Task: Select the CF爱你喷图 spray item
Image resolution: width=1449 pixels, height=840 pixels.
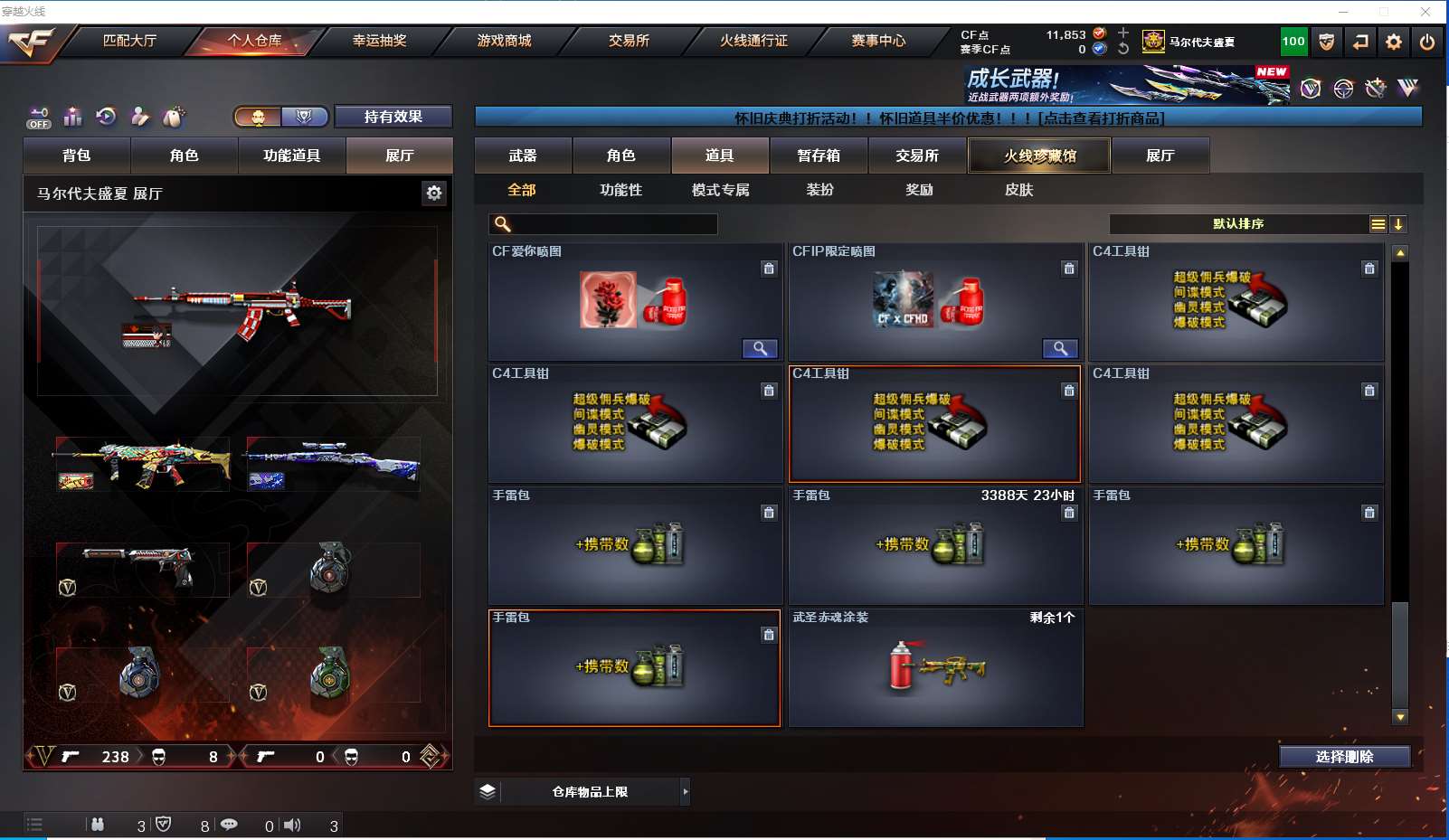Action: click(x=635, y=303)
